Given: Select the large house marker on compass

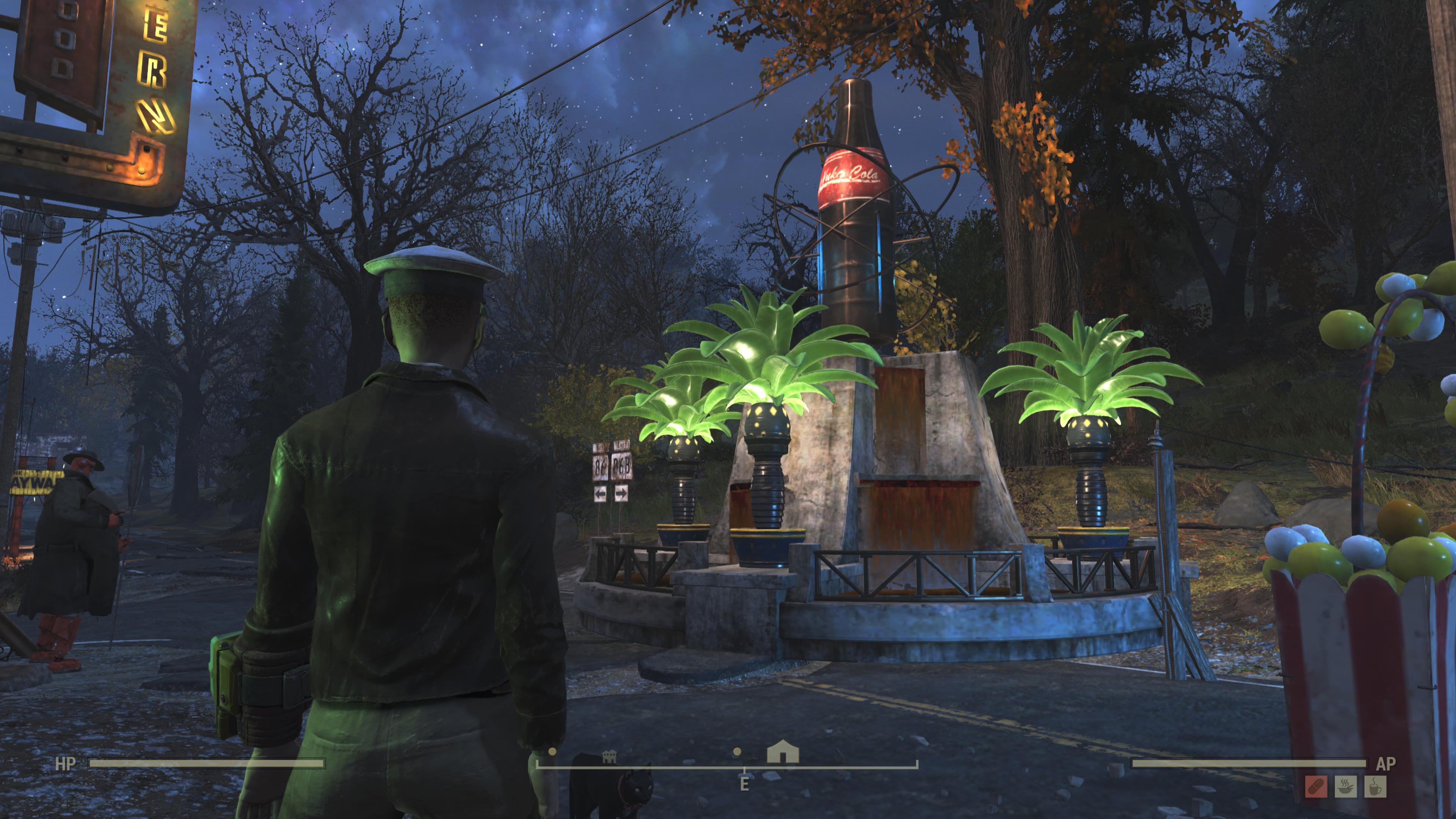Looking at the screenshot, I should pos(783,753).
